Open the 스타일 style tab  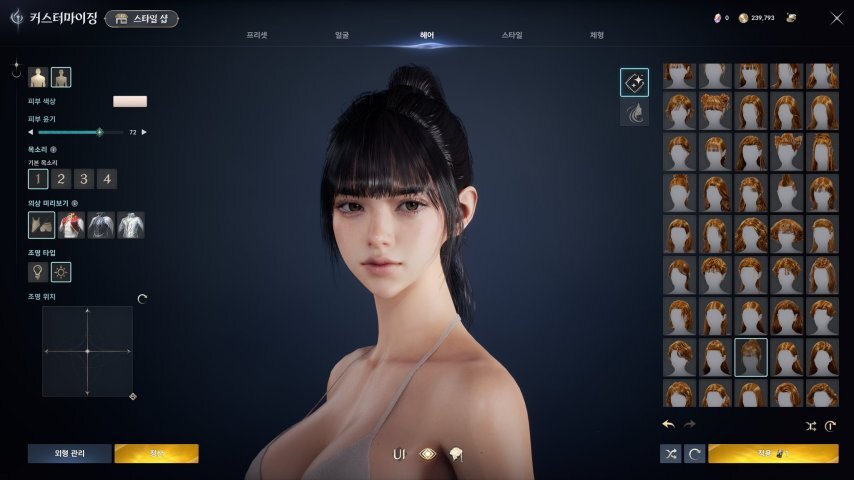click(x=512, y=35)
